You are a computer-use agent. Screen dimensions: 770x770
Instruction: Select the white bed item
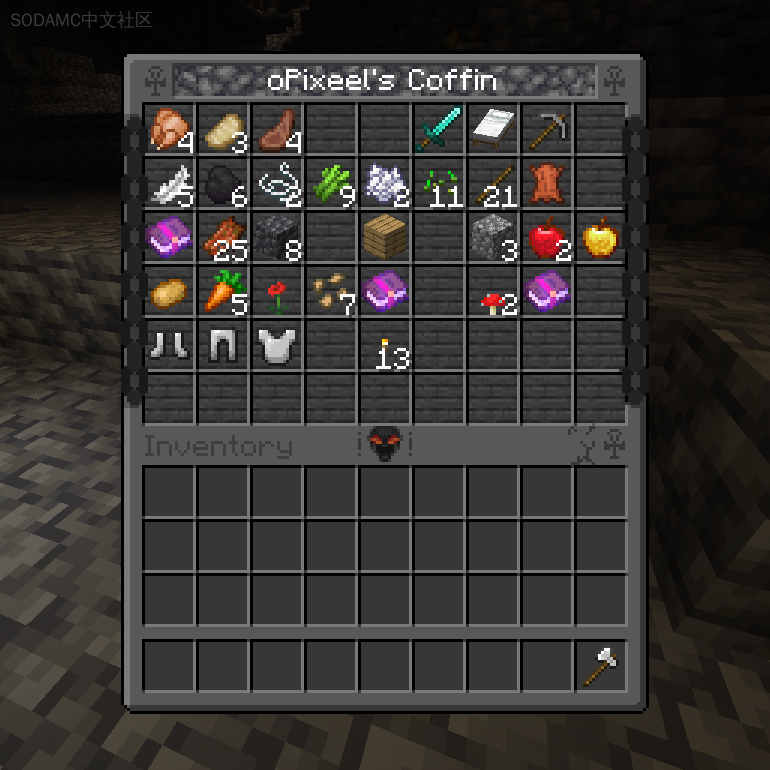[x=492, y=129]
